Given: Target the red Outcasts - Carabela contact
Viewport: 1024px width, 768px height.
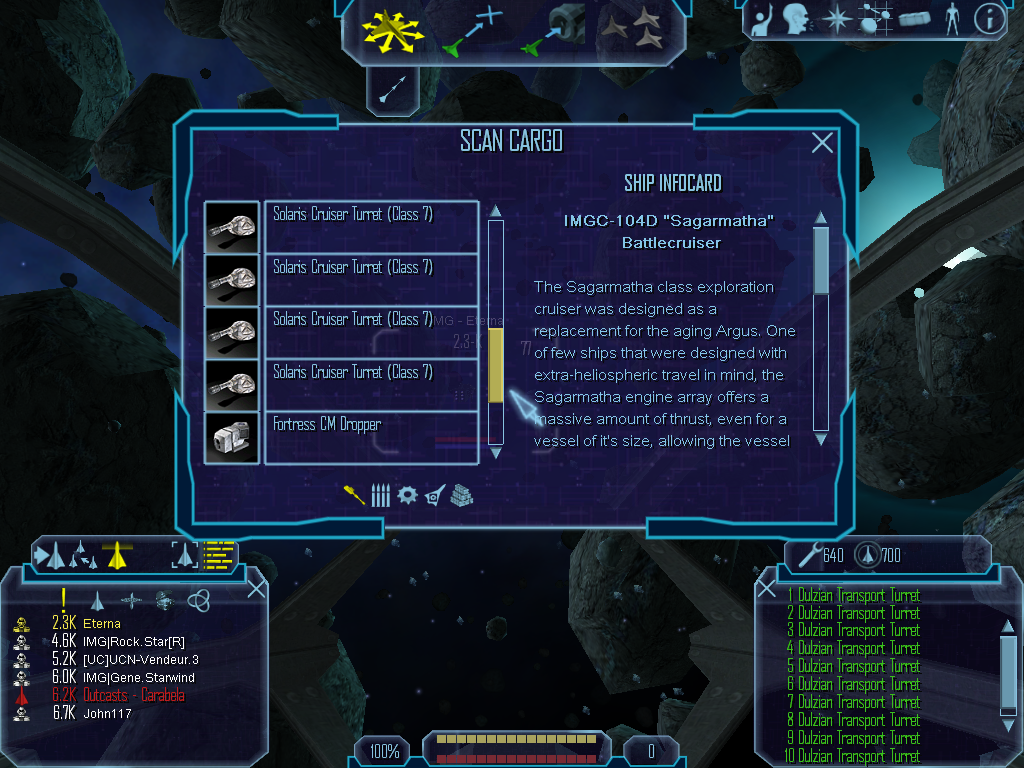Looking at the screenshot, I should tap(120, 696).
